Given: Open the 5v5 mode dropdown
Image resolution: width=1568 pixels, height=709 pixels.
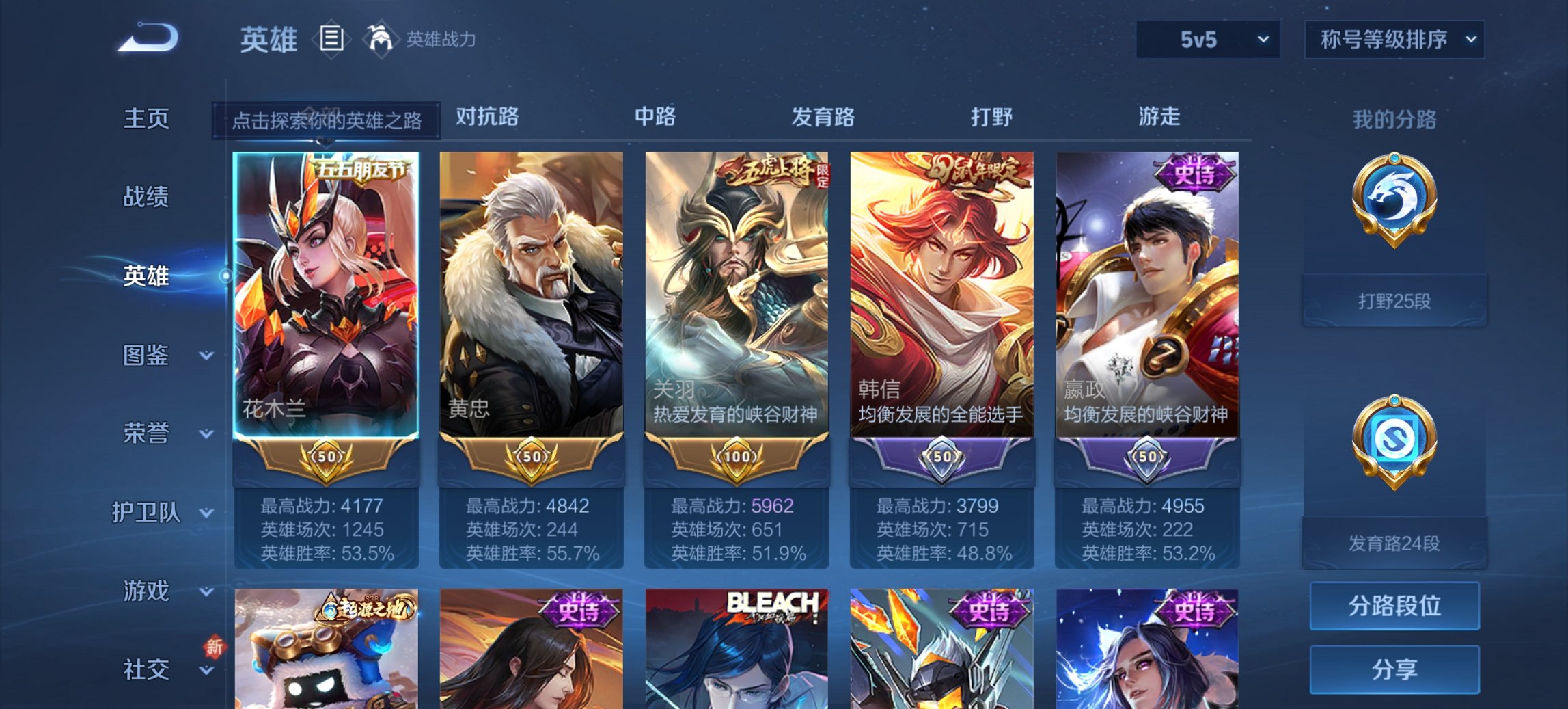Looking at the screenshot, I should [1207, 40].
